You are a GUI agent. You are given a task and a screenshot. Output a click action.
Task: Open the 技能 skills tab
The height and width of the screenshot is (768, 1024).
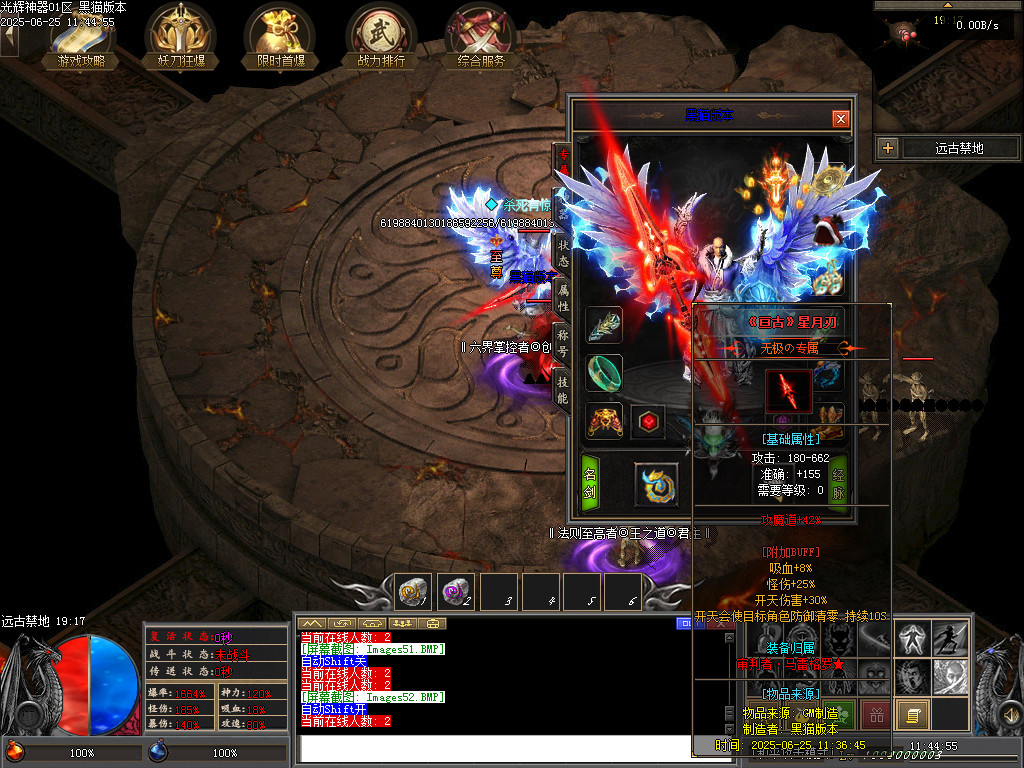click(x=563, y=391)
